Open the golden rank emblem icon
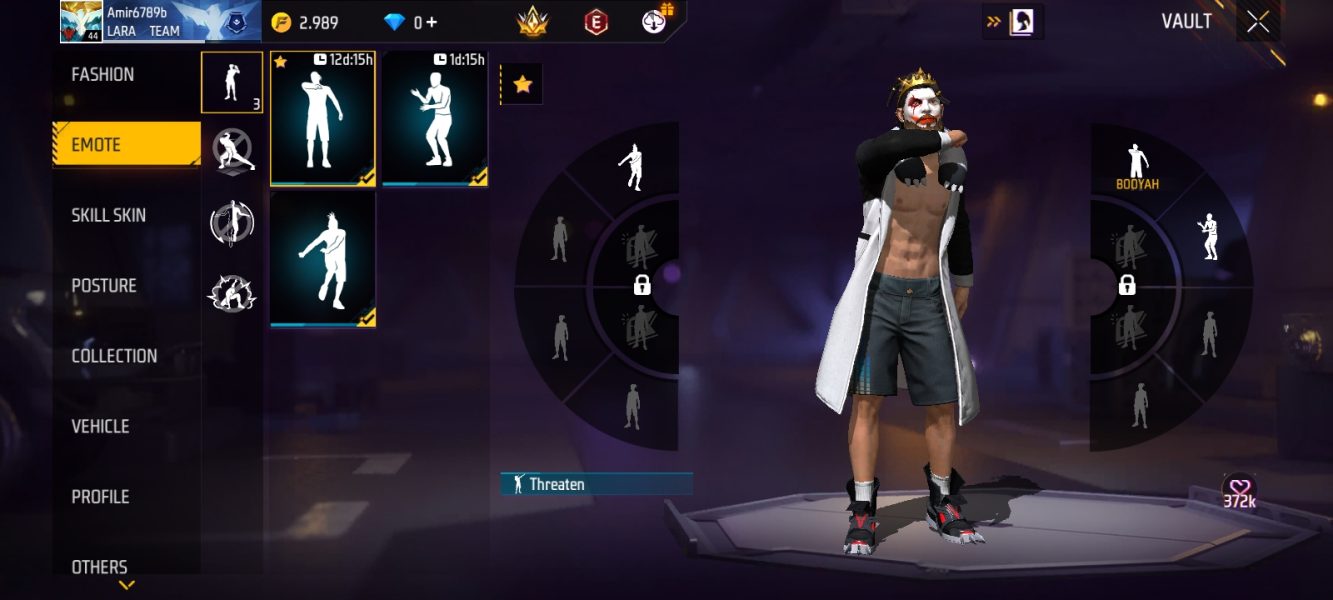1333x600 pixels. [x=532, y=21]
